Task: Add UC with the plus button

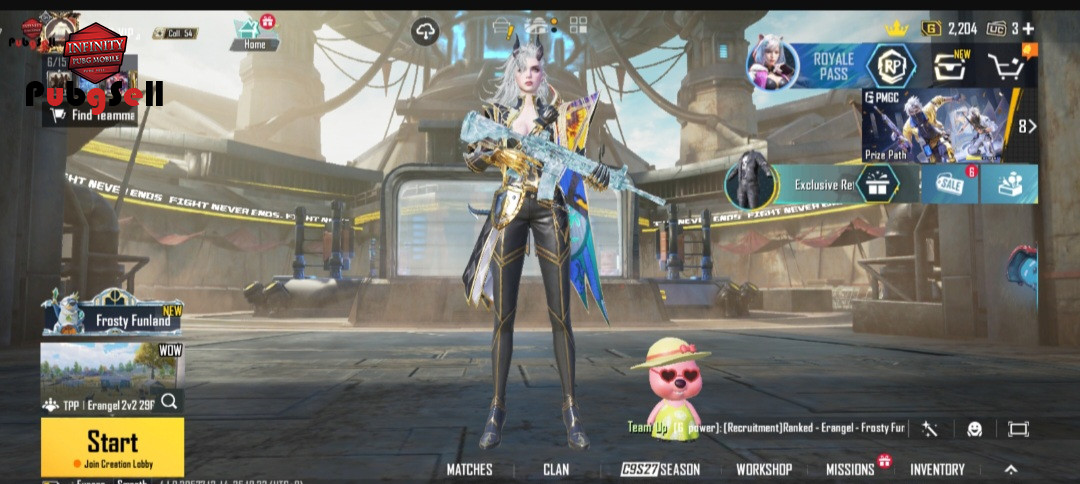Action: click(x=1028, y=28)
